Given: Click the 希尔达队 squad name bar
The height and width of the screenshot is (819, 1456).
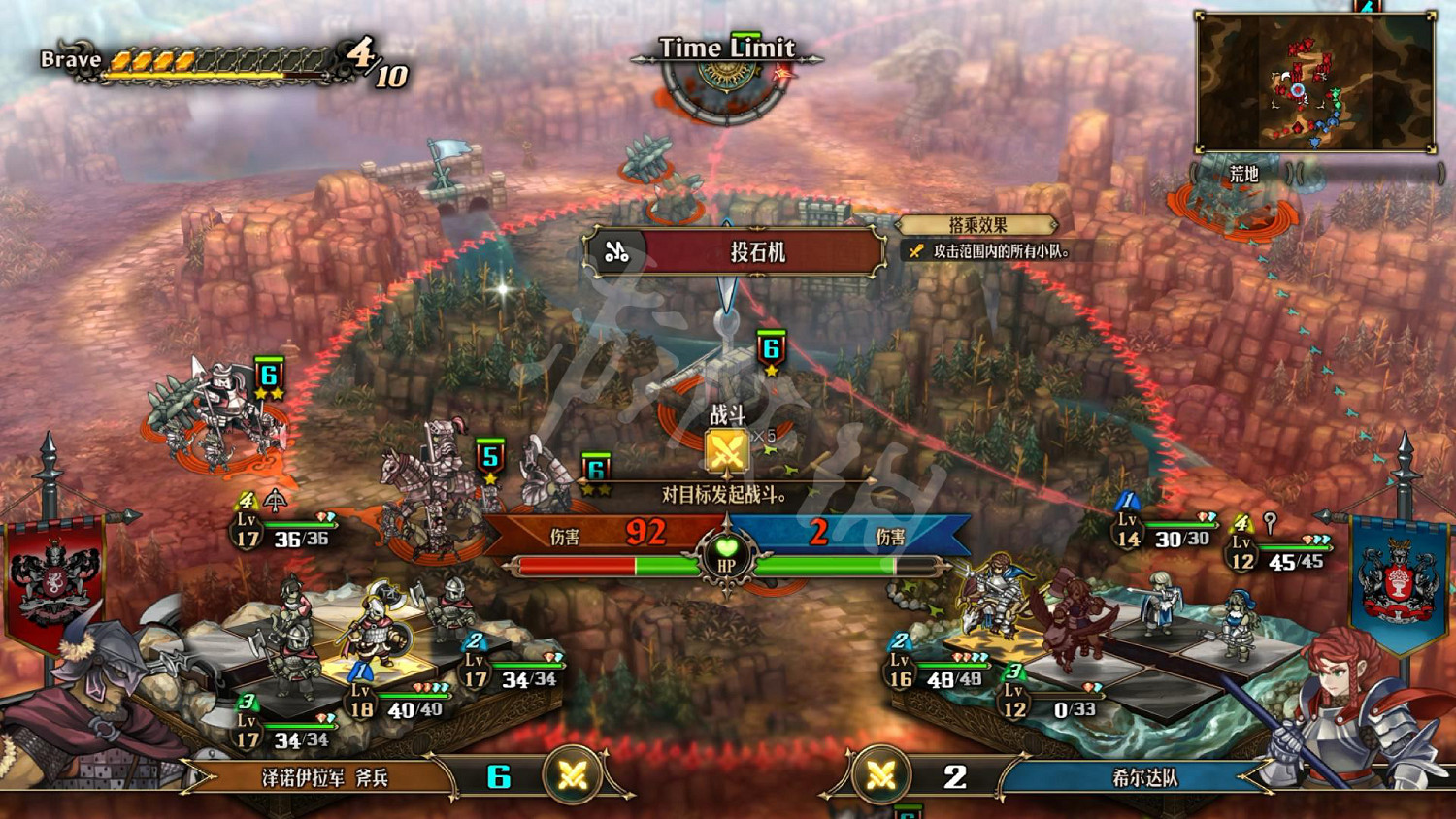Looking at the screenshot, I should pos(1143,777).
